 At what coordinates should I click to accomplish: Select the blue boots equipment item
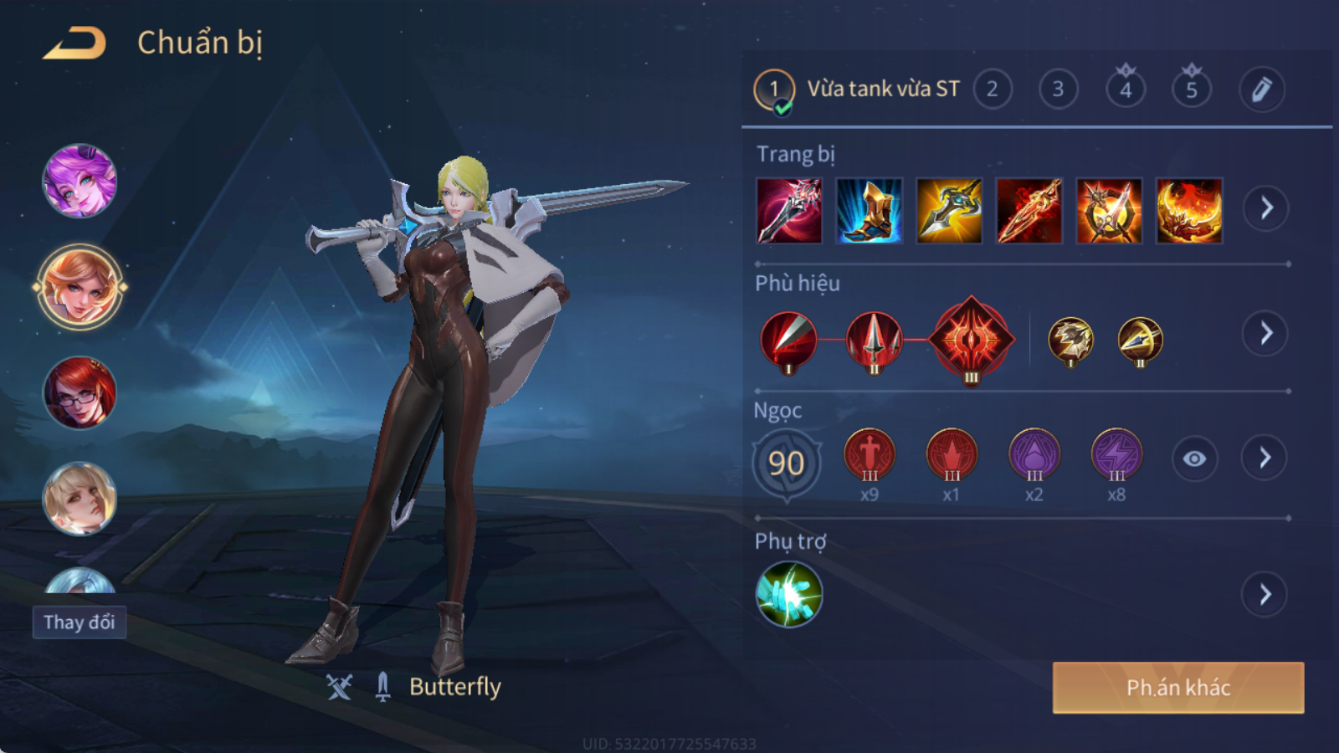pos(869,211)
